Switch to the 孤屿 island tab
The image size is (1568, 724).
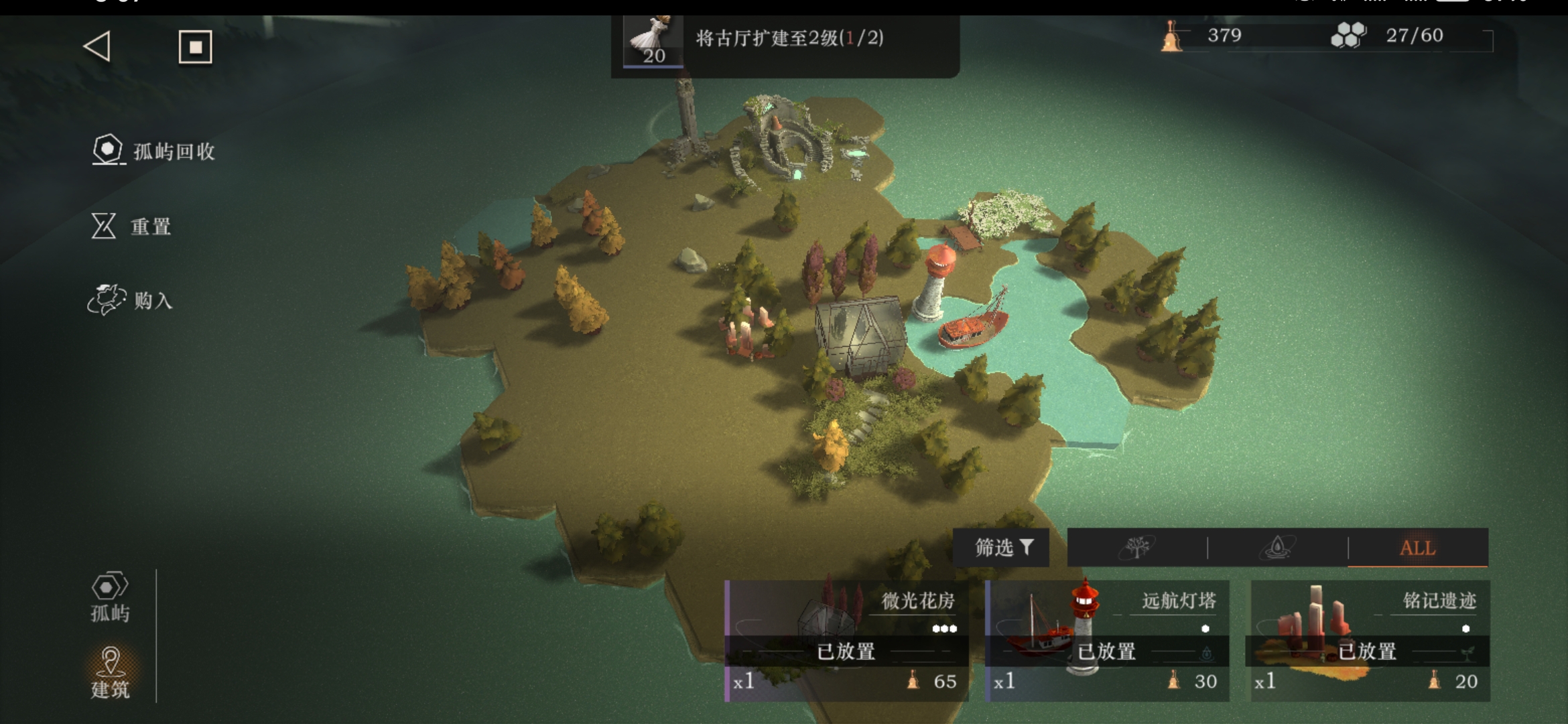coord(110,597)
